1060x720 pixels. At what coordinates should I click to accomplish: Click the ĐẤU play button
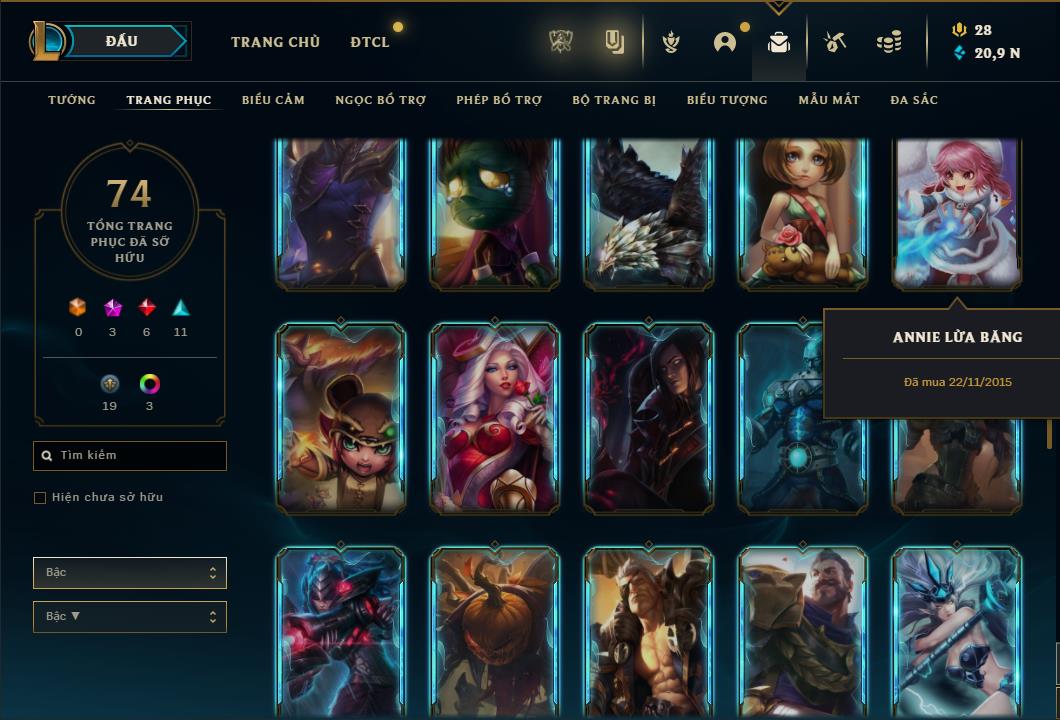tap(120, 41)
